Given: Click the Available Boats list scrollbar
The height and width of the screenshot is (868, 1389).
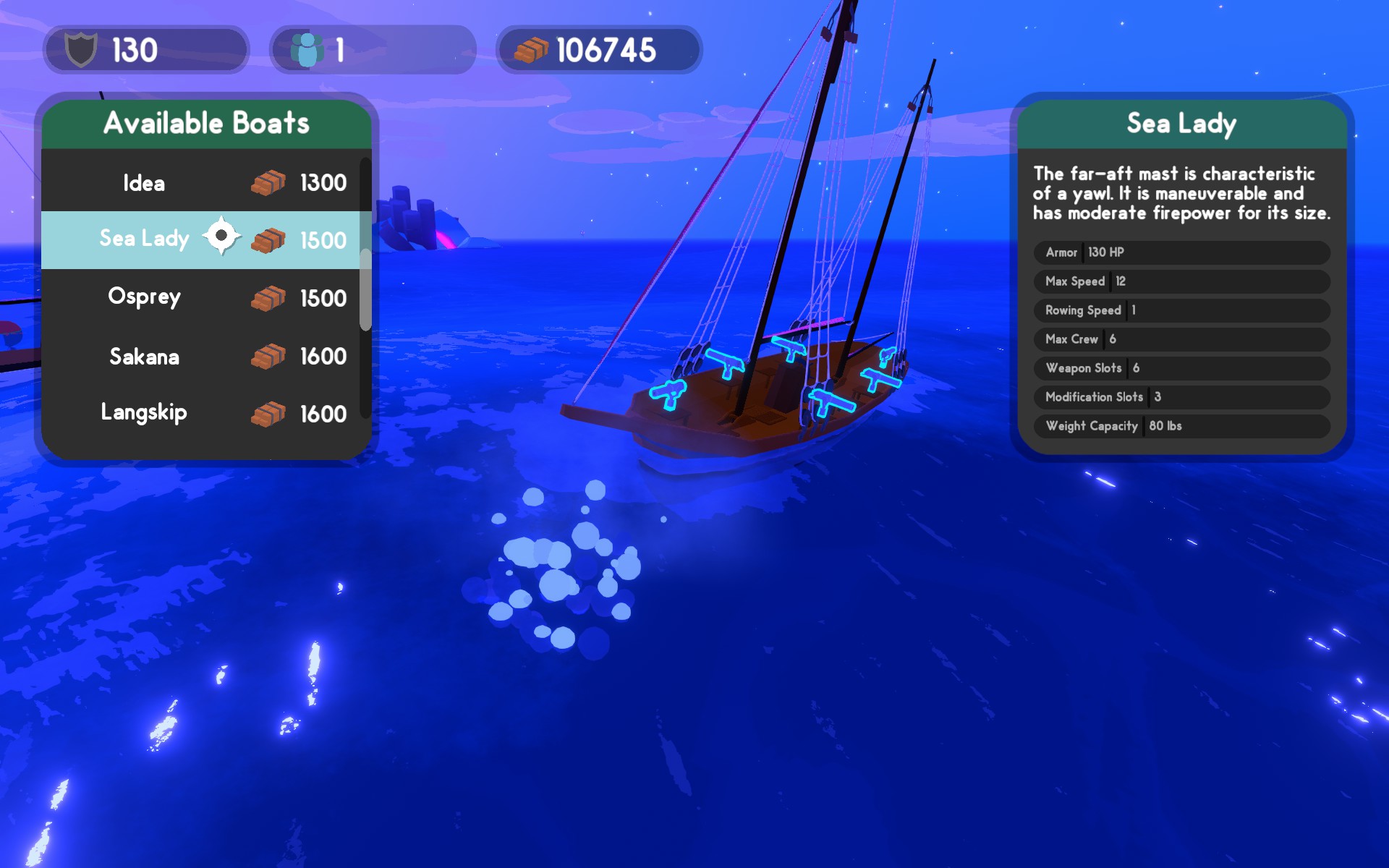Looking at the screenshot, I should (365, 289).
